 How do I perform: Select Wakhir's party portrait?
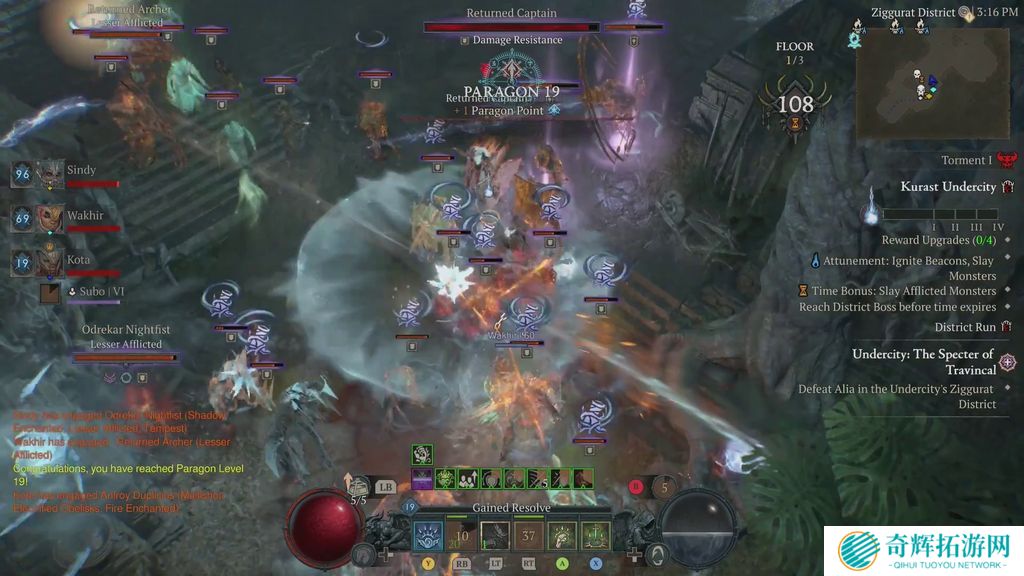[x=50, y=218]
